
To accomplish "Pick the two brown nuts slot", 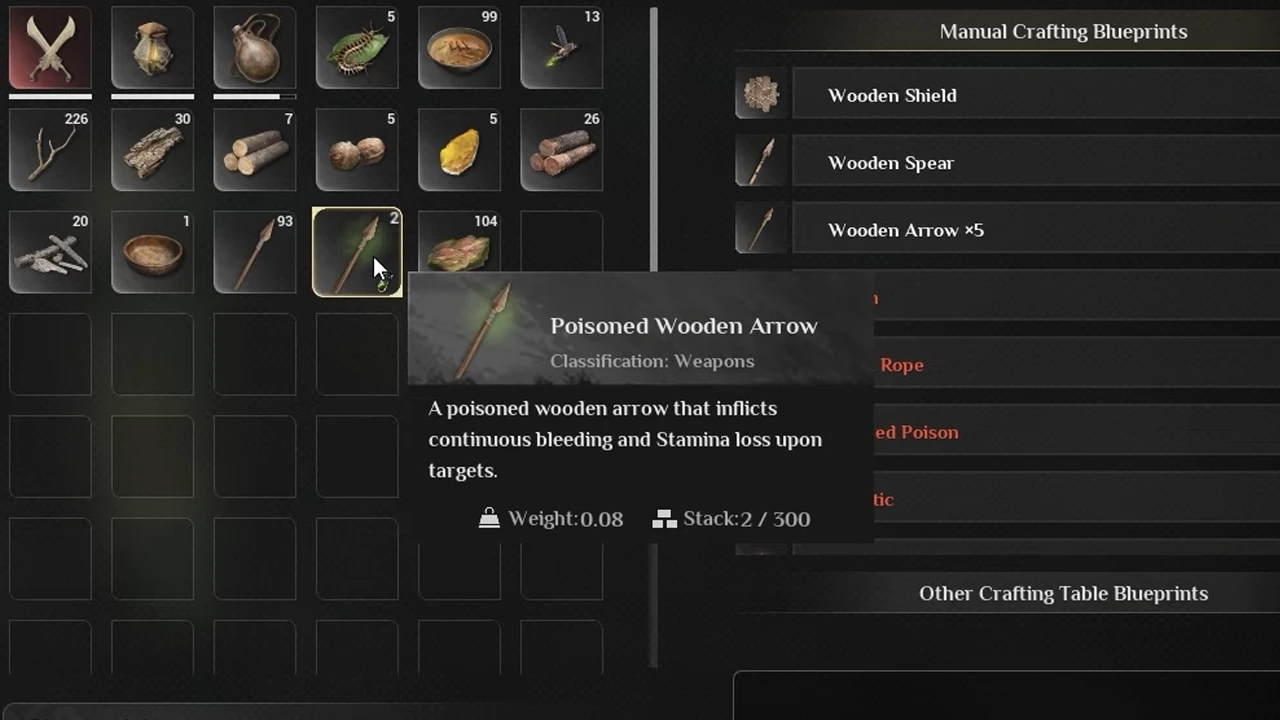I will click(x=357, y=150).
